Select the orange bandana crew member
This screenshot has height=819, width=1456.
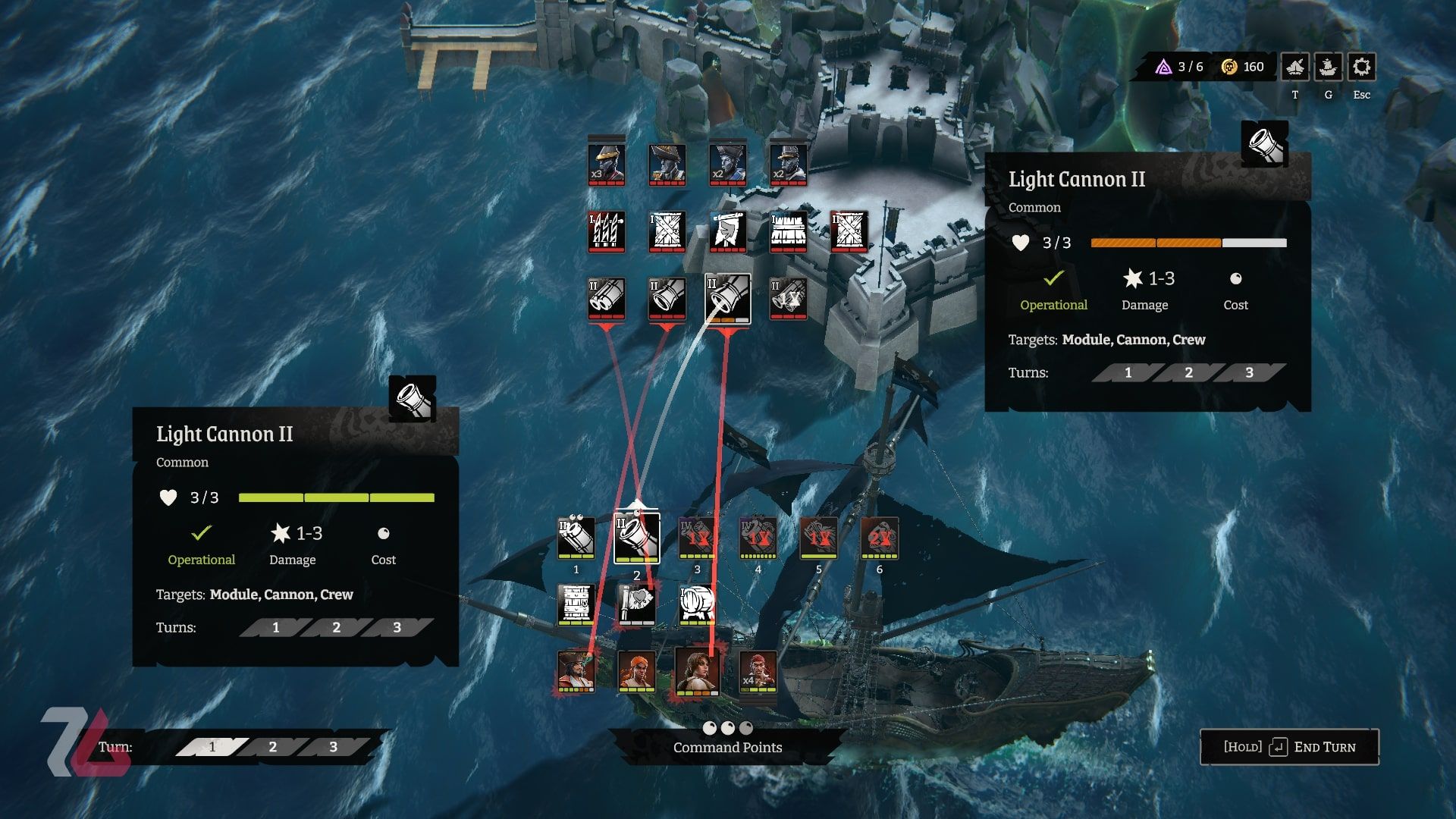pos(636,671)
